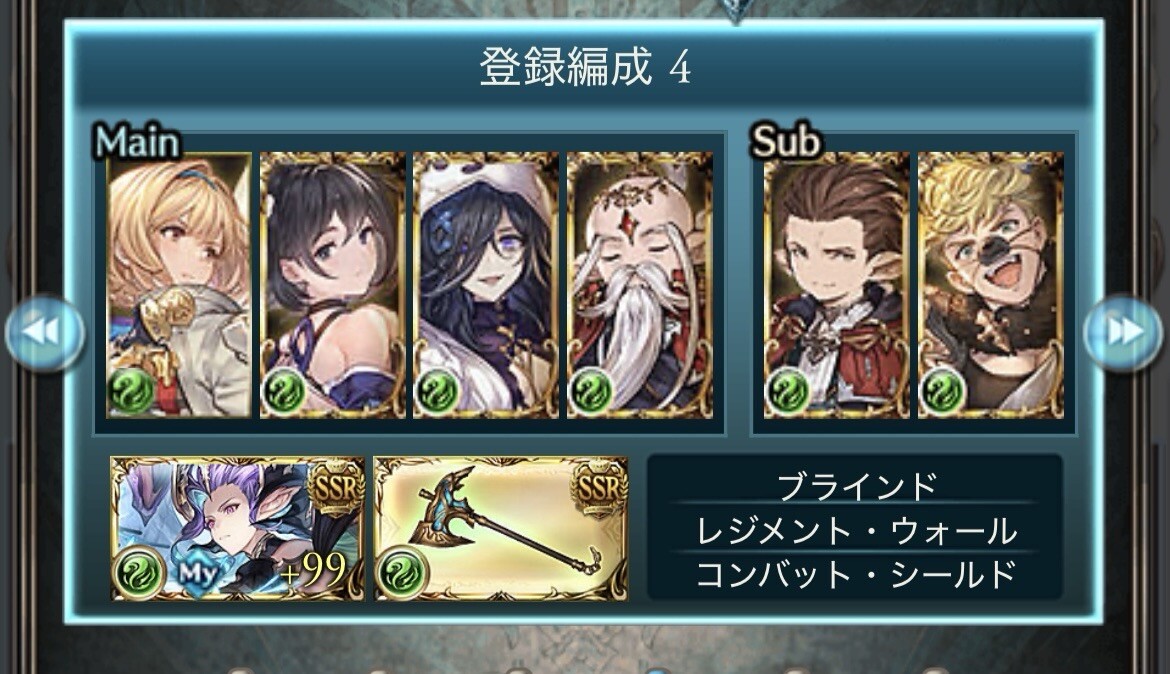Select the white-hooded long-haired girl portrait
1170x674 pixels.
click(x=486, y=285)
